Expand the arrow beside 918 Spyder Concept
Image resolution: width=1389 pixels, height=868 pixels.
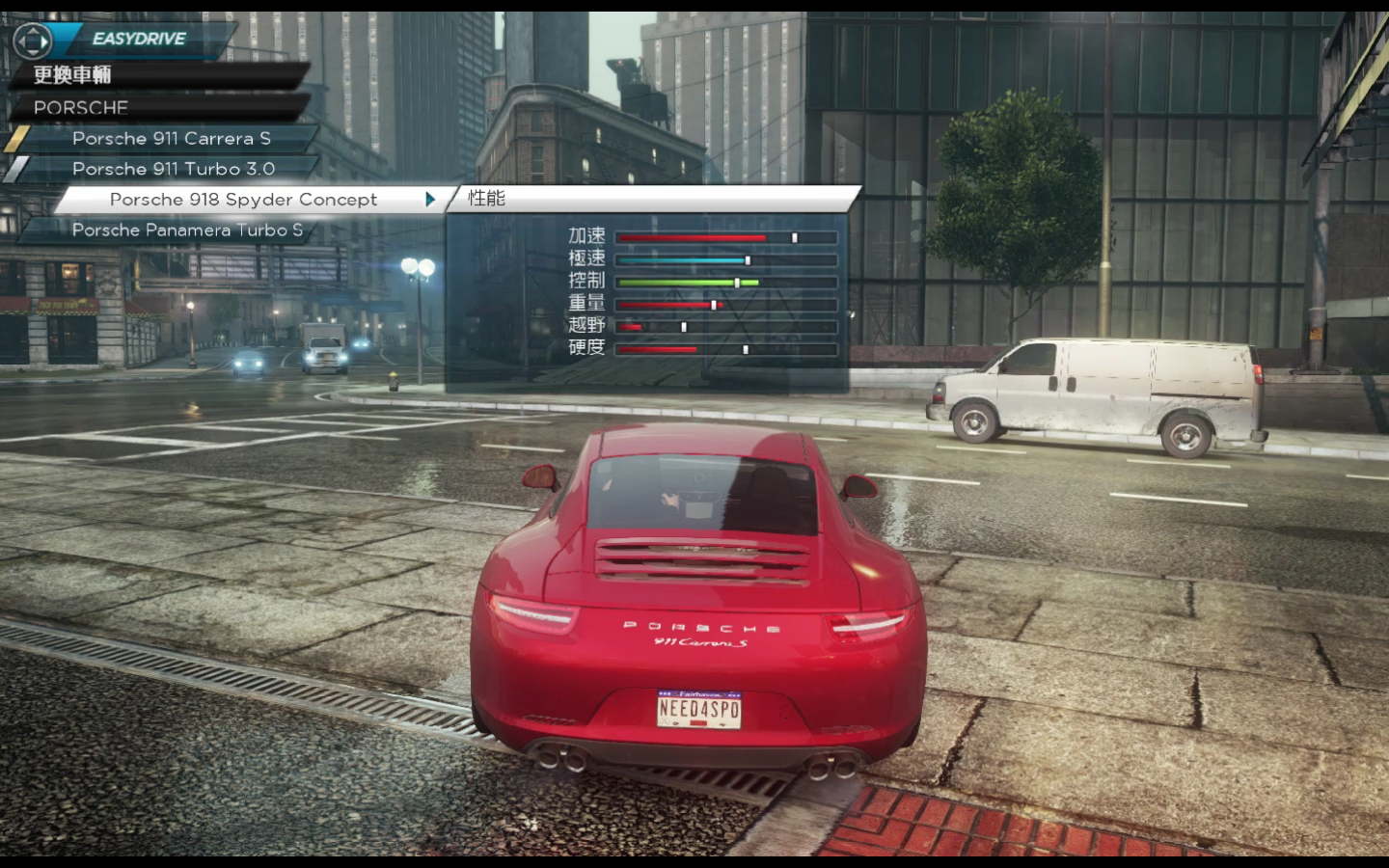pos(430,200)
